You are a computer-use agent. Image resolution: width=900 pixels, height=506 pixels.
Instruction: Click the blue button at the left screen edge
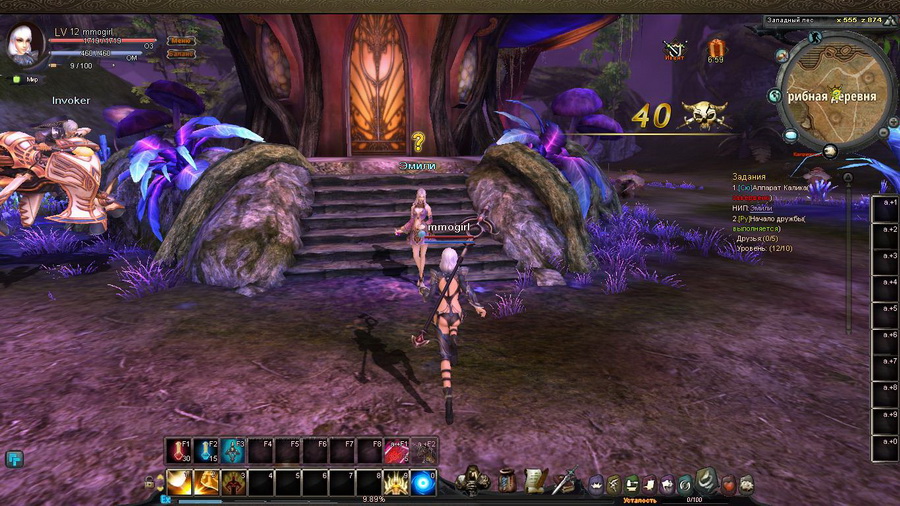click(x=14, y=459)
